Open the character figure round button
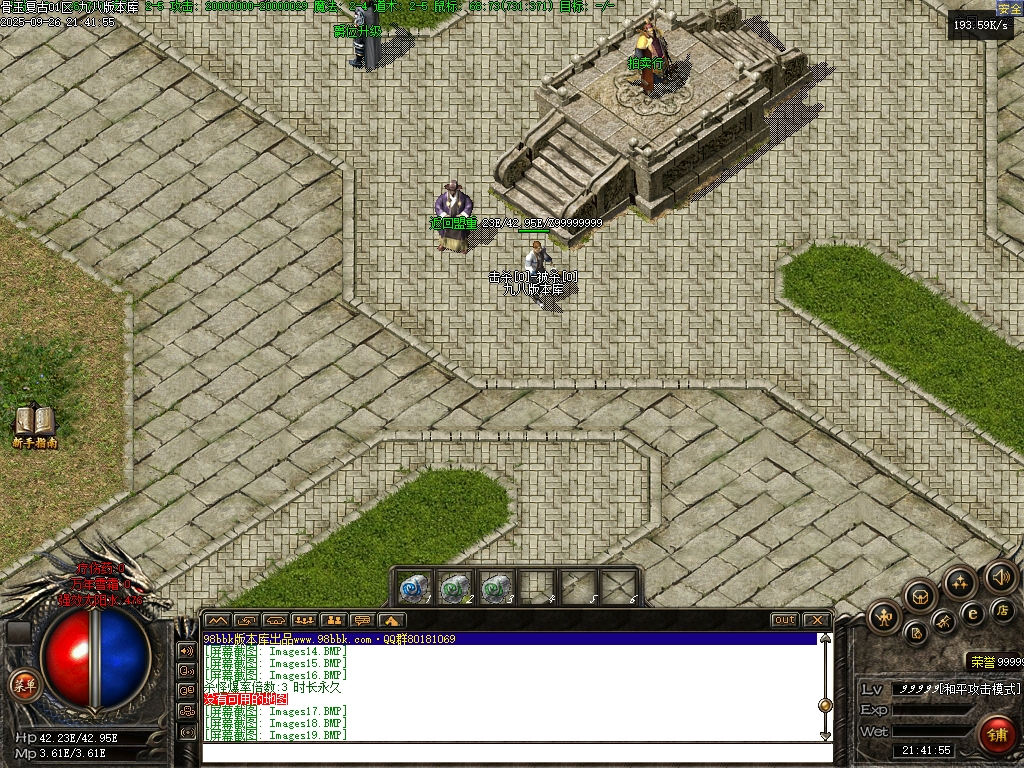Screen dimensions: 1024x768 (x=884, y=617)
